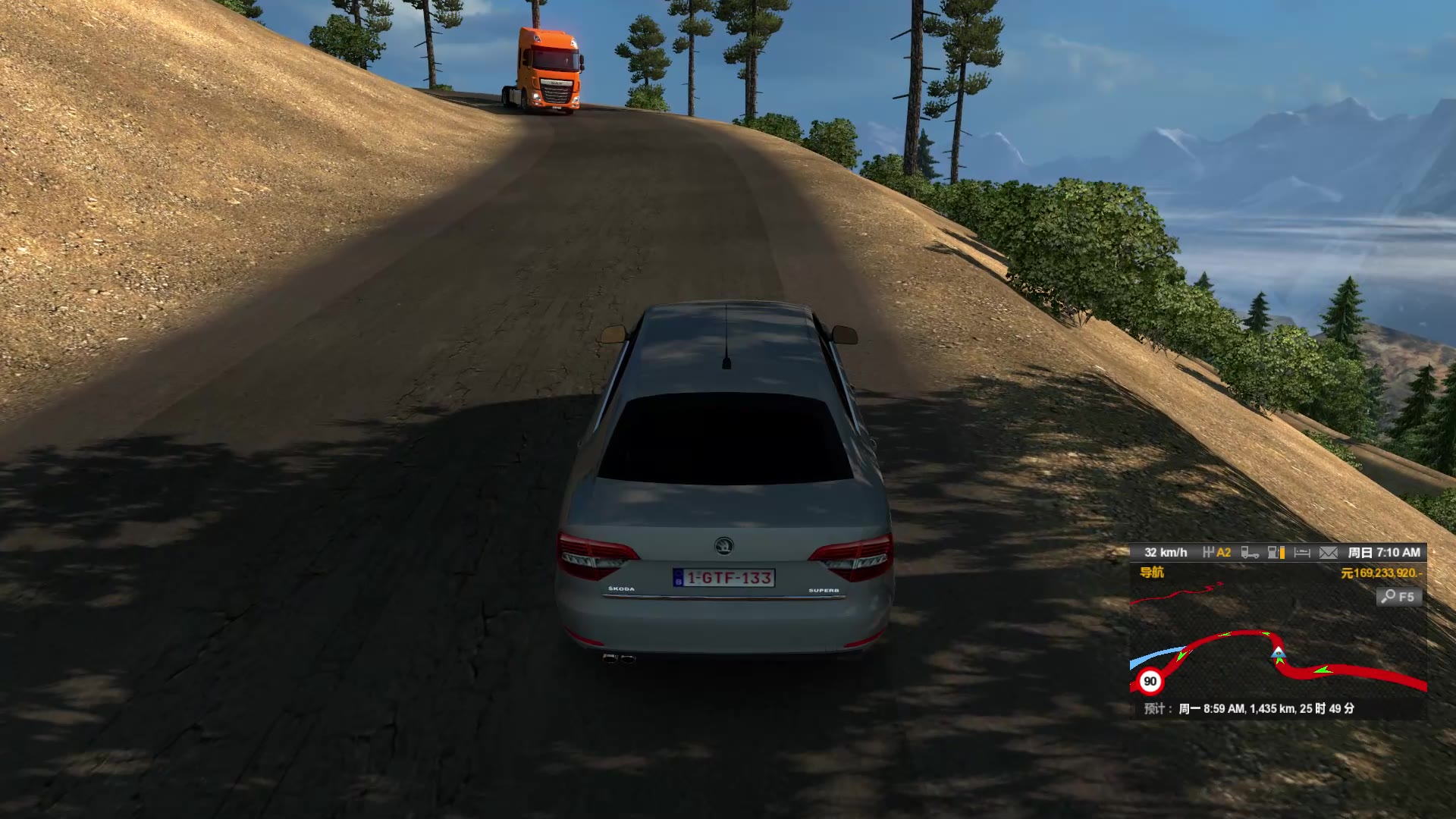
Task: Click the yellow fuel level bar
Action: click(1282, 553)
